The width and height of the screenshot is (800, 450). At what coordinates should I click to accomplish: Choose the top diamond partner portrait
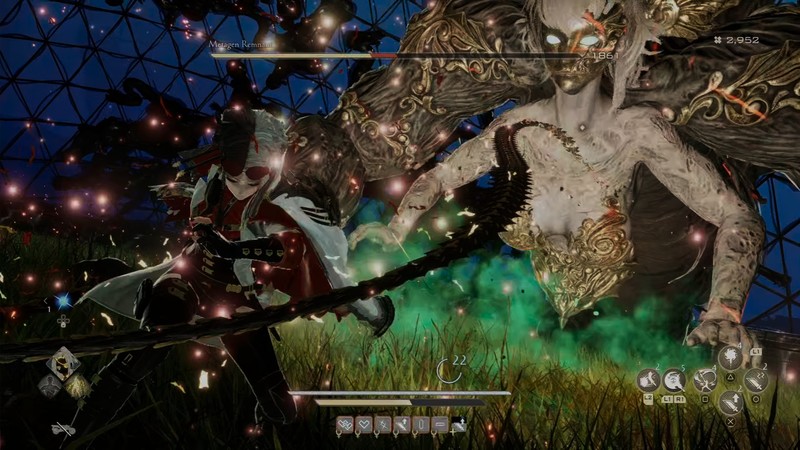64,362
